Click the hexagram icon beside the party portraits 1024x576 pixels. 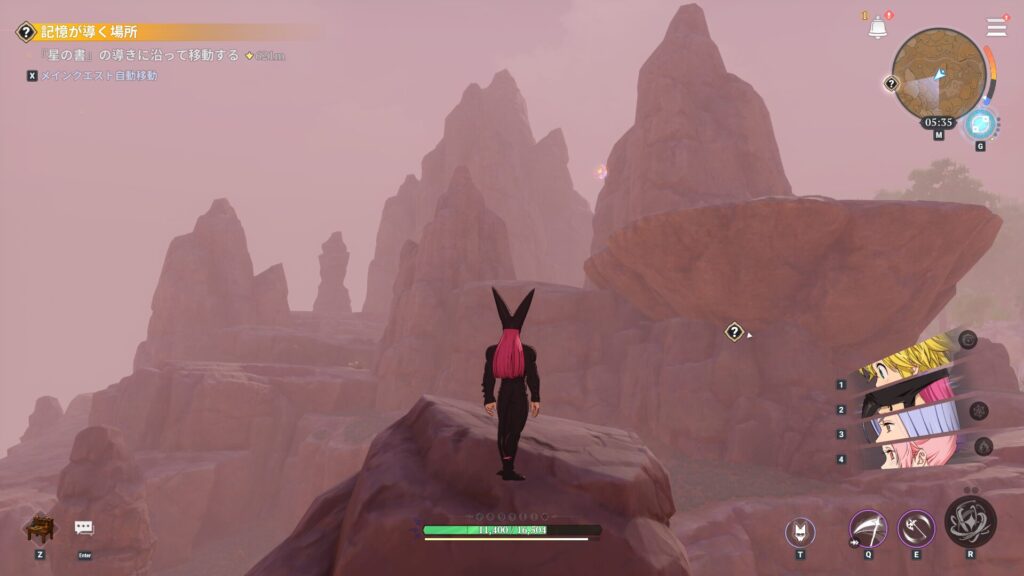pos(979,411)
